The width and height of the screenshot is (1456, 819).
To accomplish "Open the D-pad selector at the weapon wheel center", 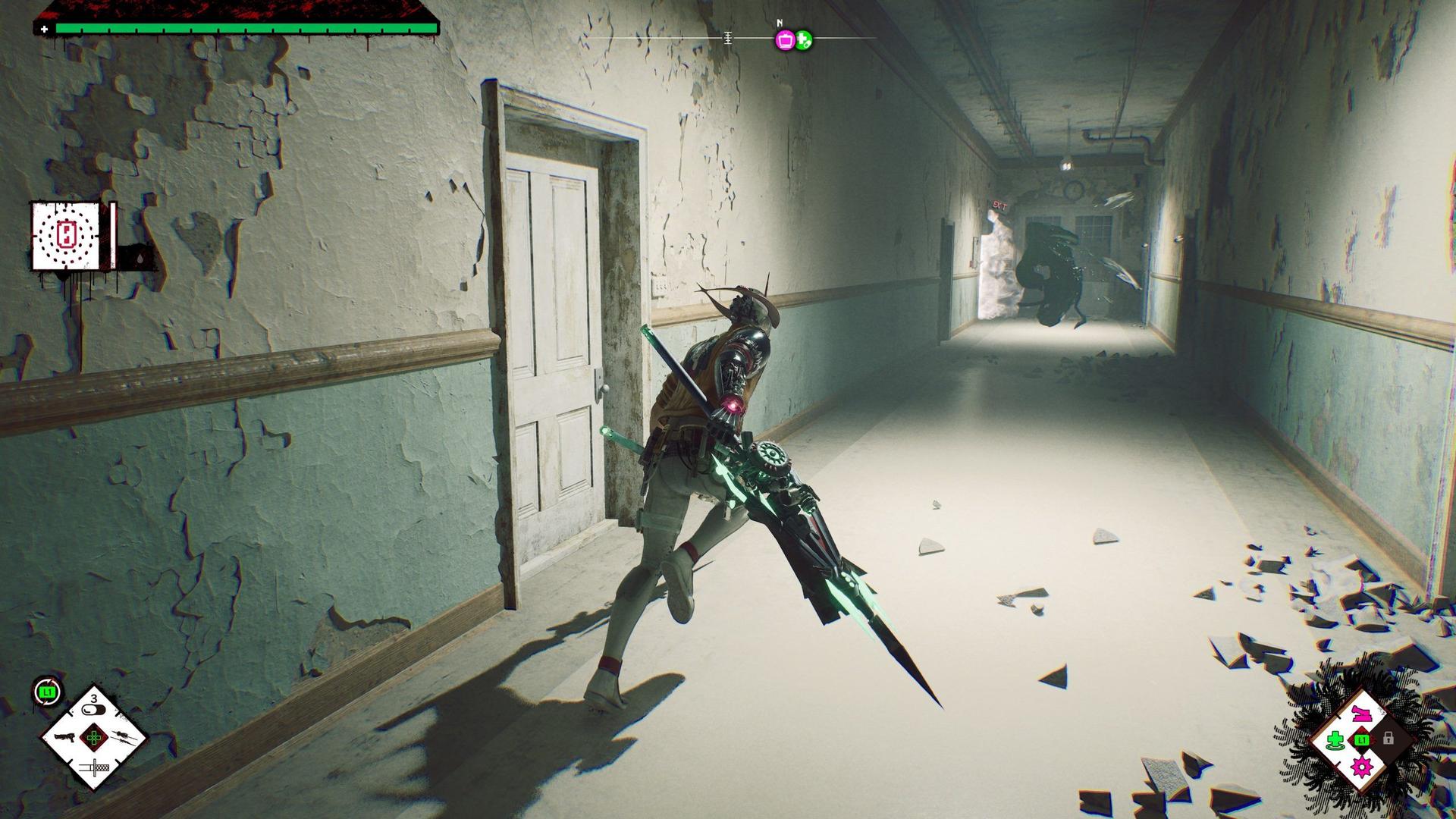I will (x=94, y=738).
